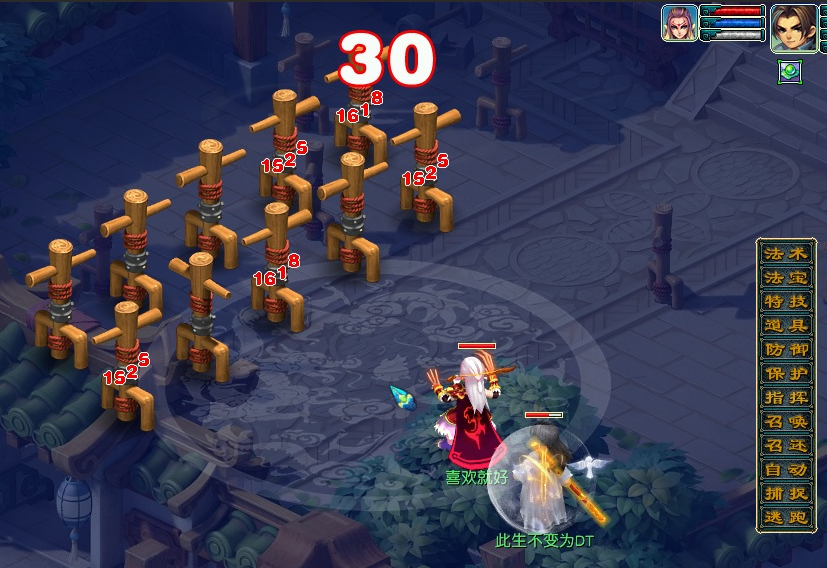
Task: Choose the 法宝 treasure command
Action: pyautogui.click(x=785, y=277)
